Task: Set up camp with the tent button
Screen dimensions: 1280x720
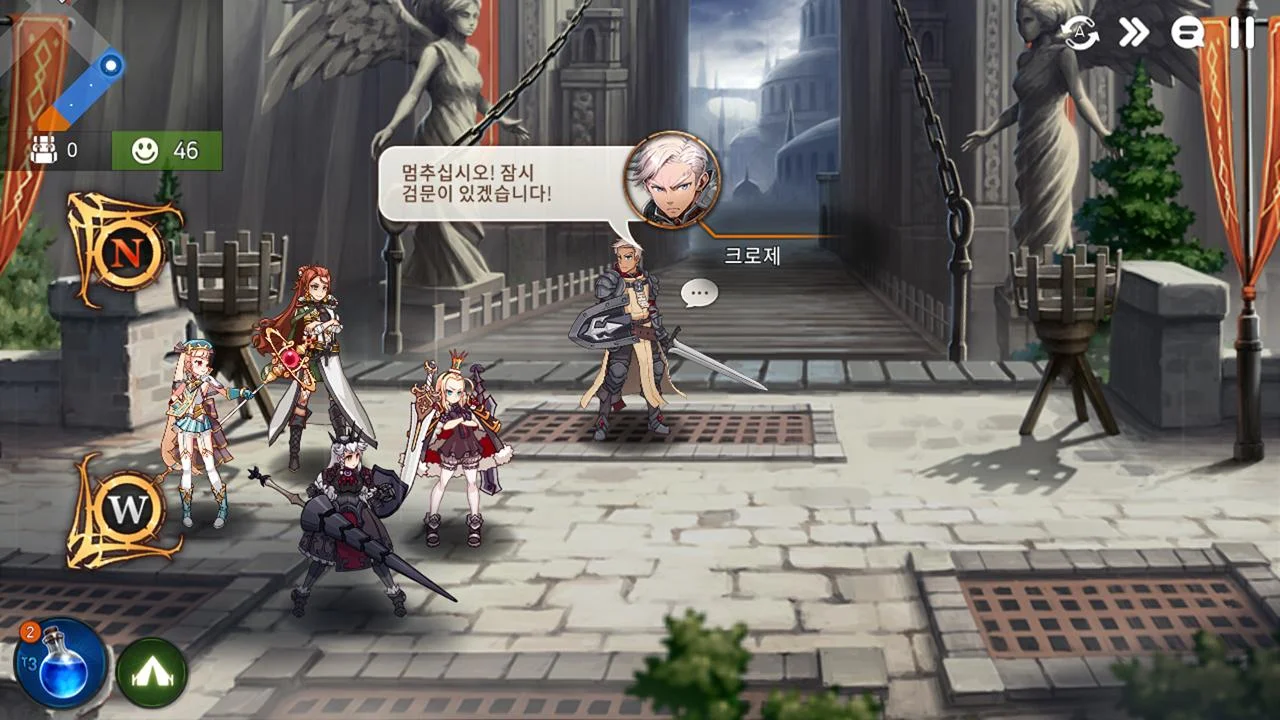Action: [152, 673]
